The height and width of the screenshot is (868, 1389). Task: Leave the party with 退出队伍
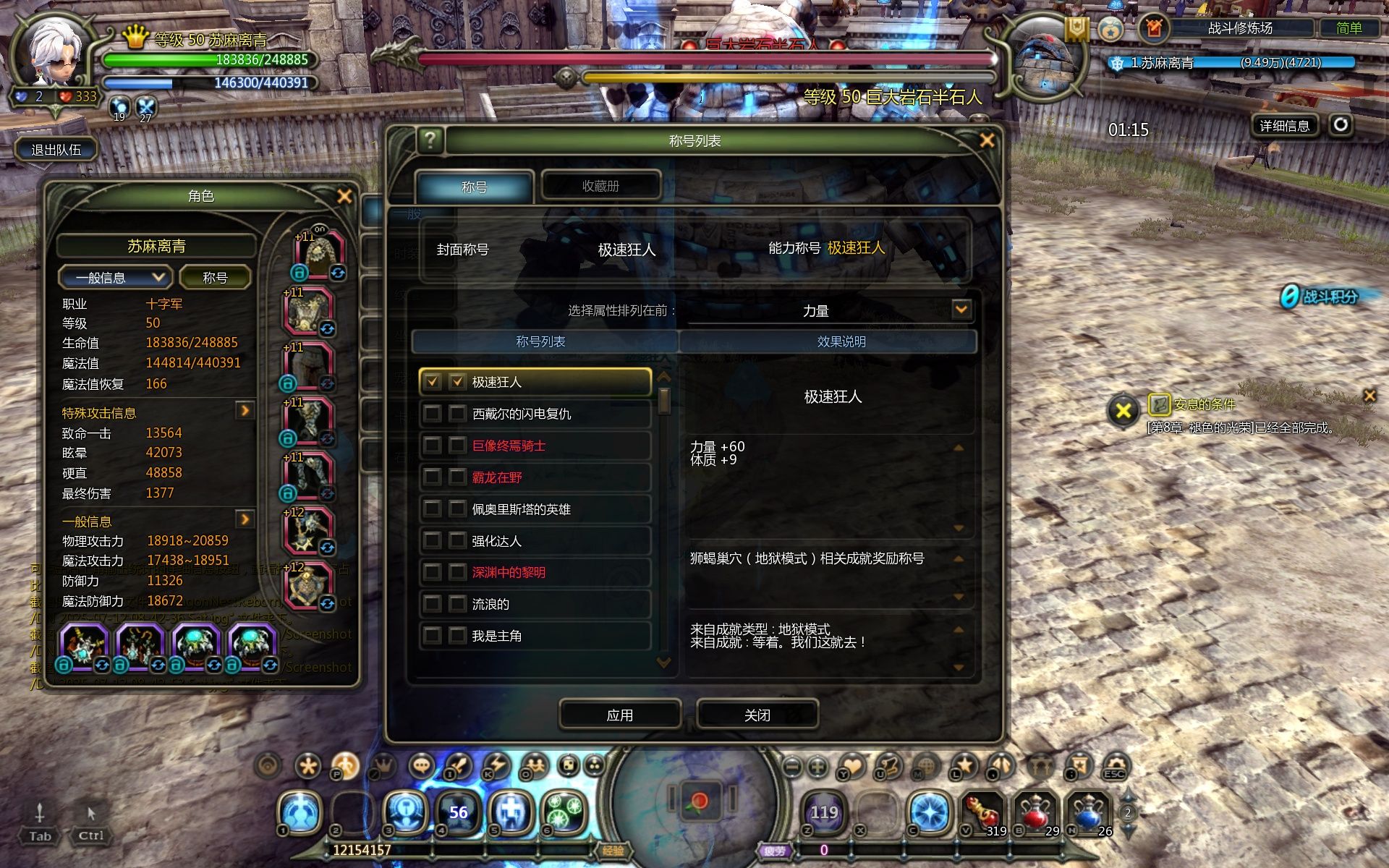click(56, 150)
